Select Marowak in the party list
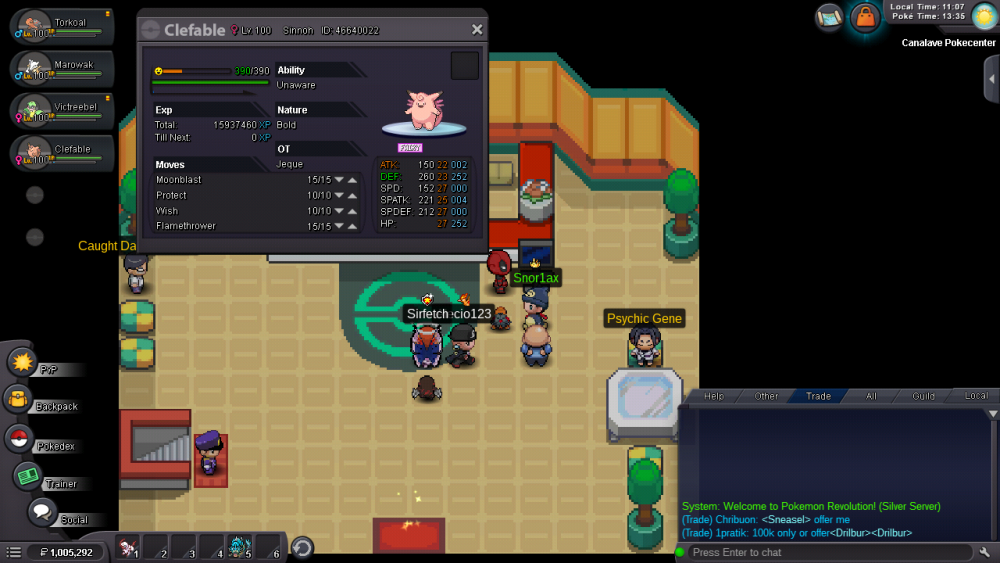Image resolution: width=1000 pixels, height=563 pixels. [x=62, y=68]
